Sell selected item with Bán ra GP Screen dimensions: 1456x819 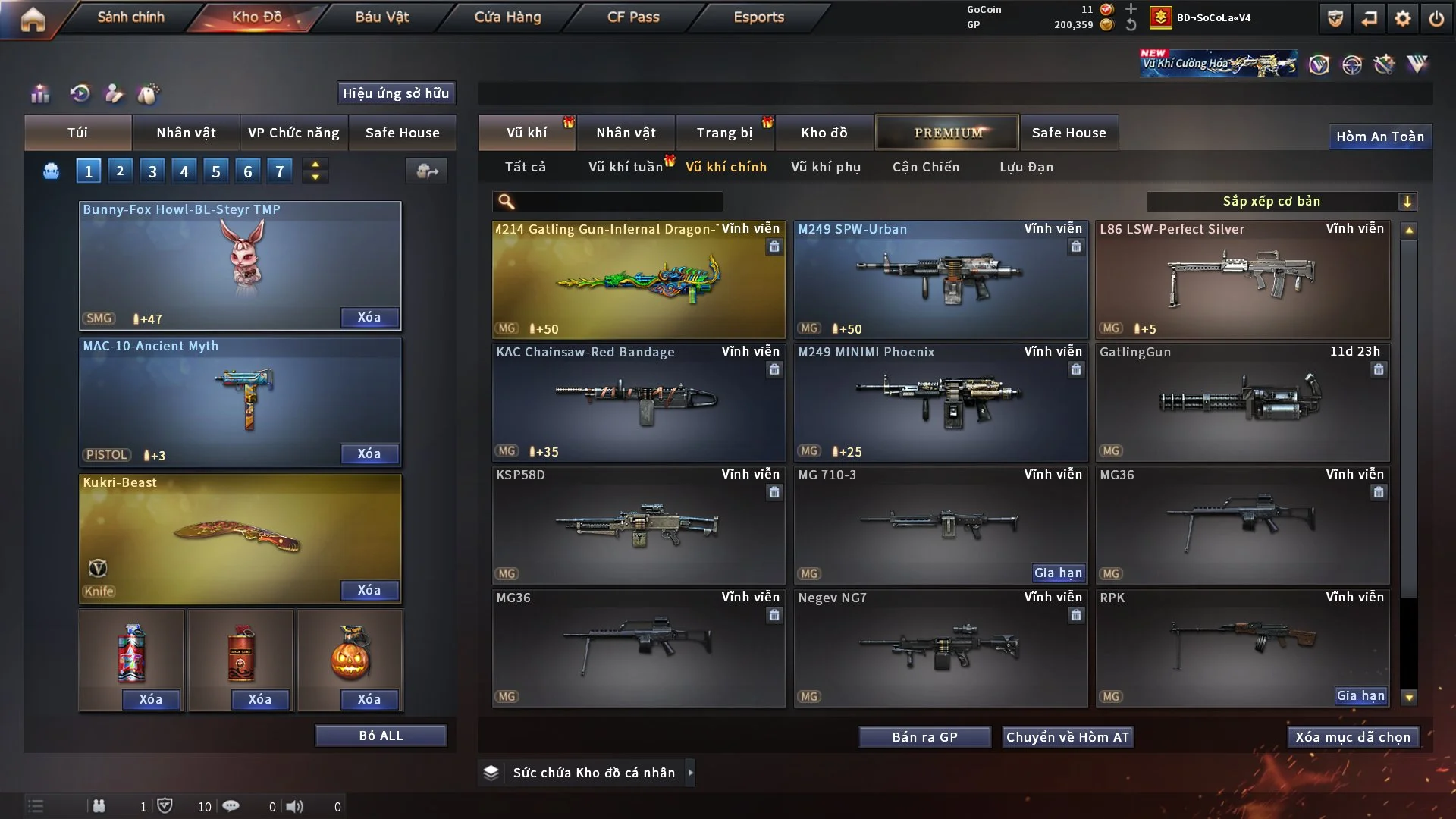coord(924,737)
